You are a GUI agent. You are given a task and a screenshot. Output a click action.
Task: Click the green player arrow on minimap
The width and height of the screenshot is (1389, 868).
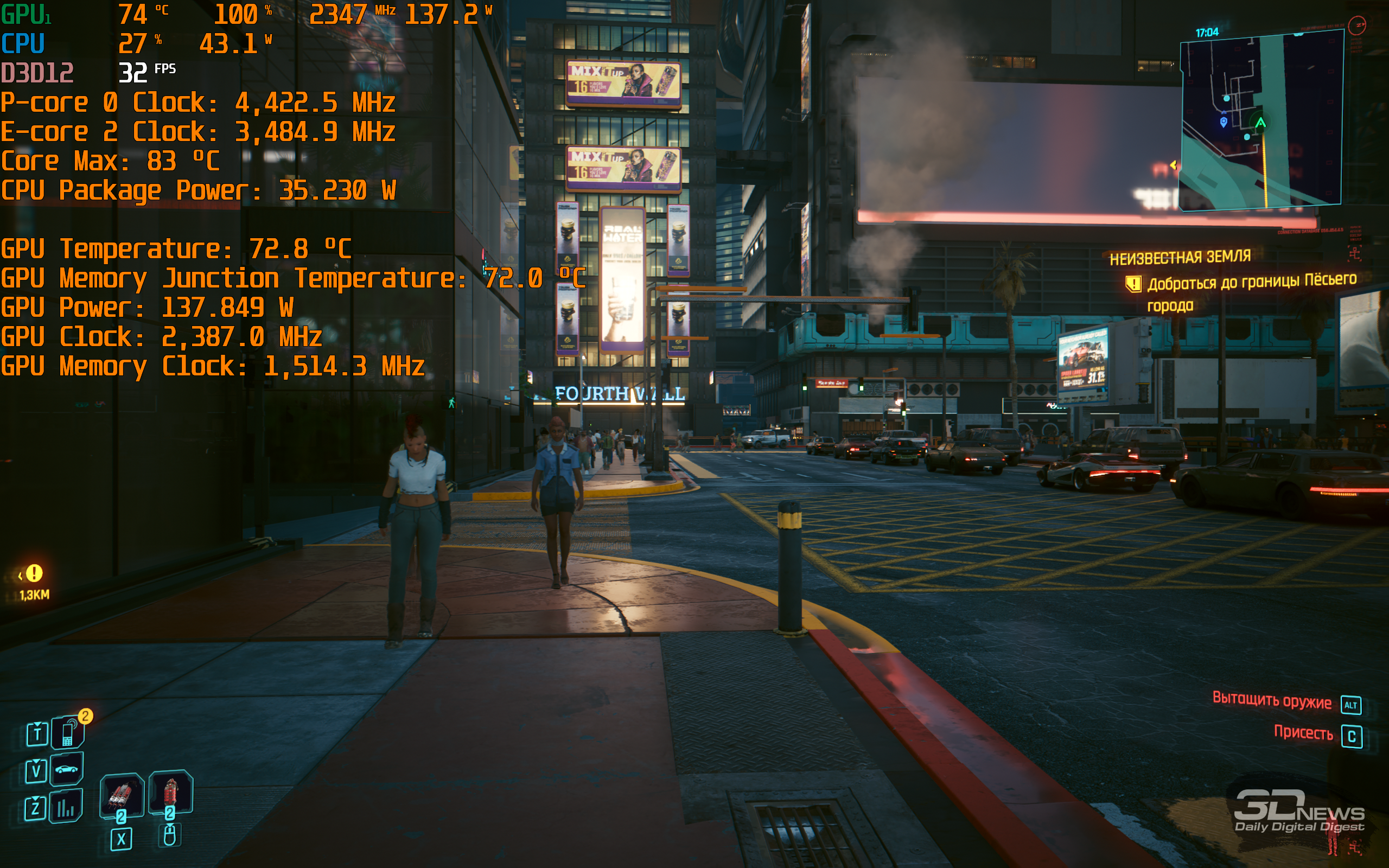point(1260,122)
